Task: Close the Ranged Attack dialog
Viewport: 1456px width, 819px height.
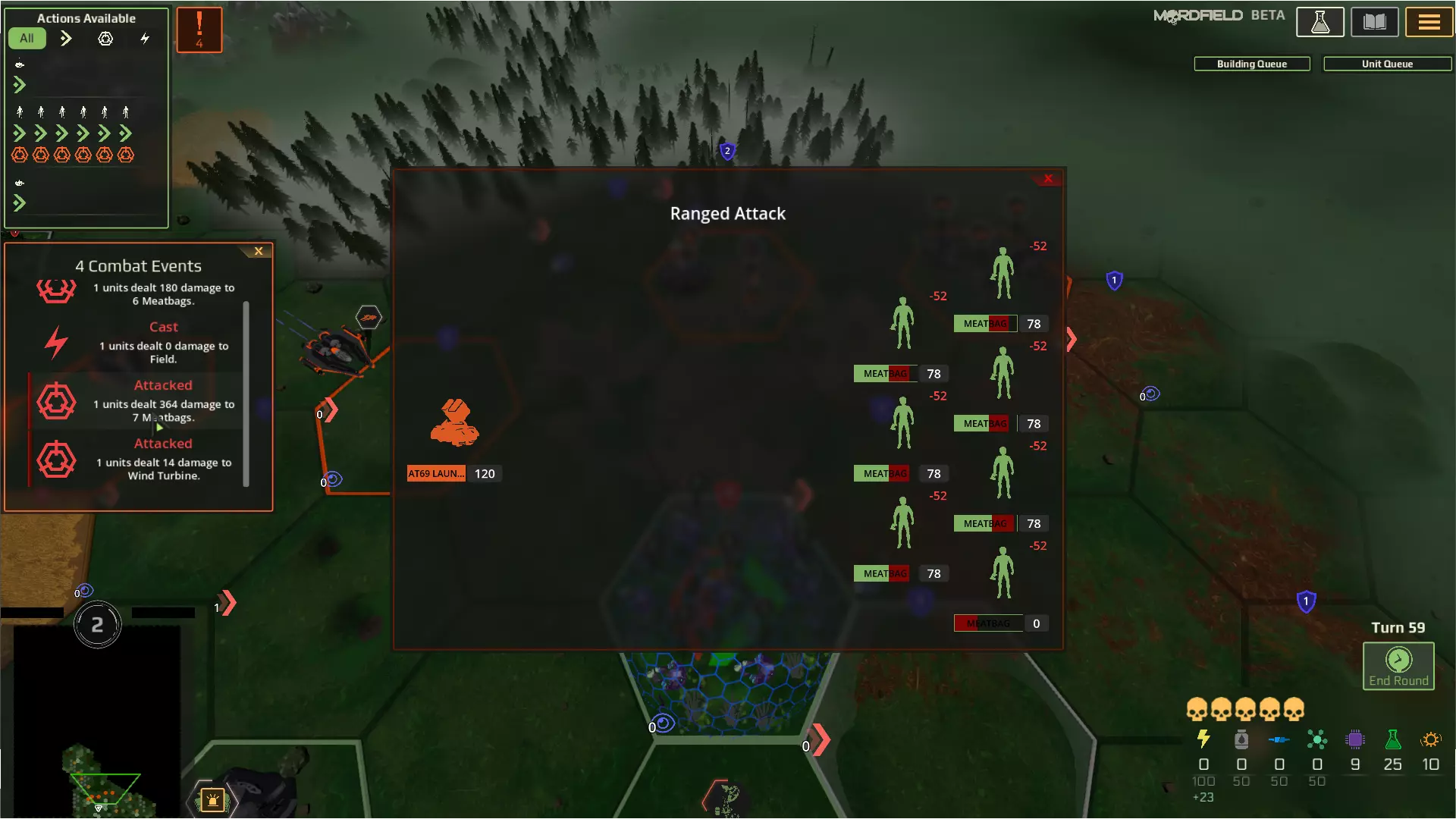Action: pyautogui.click(x=1048, y=178)
